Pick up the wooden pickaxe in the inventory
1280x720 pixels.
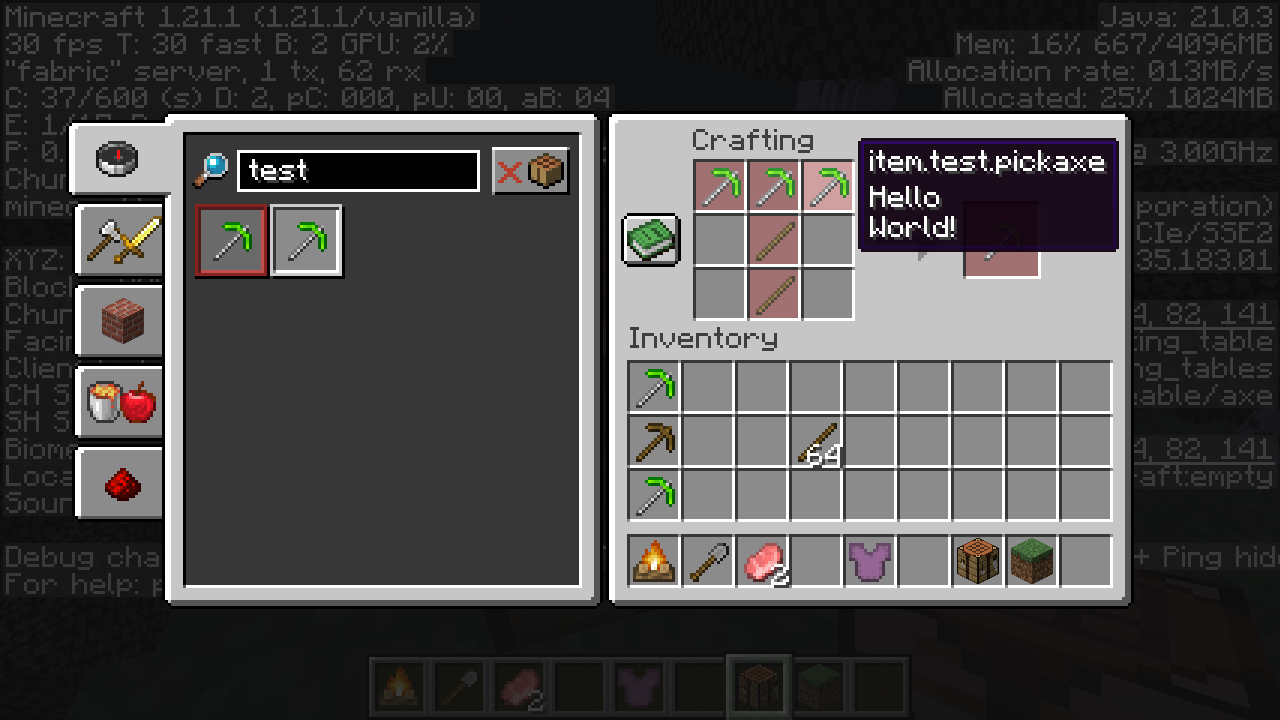[x=654, y=441]
